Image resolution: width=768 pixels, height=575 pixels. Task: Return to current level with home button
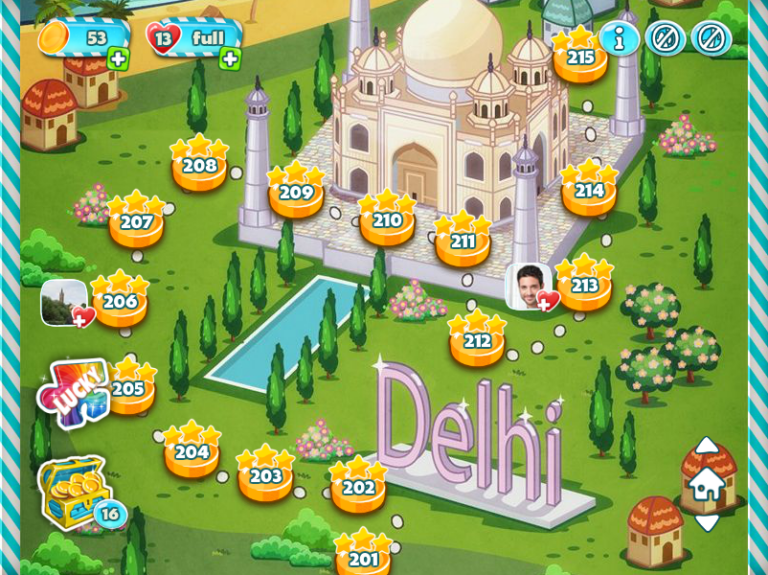pos(706,485)
